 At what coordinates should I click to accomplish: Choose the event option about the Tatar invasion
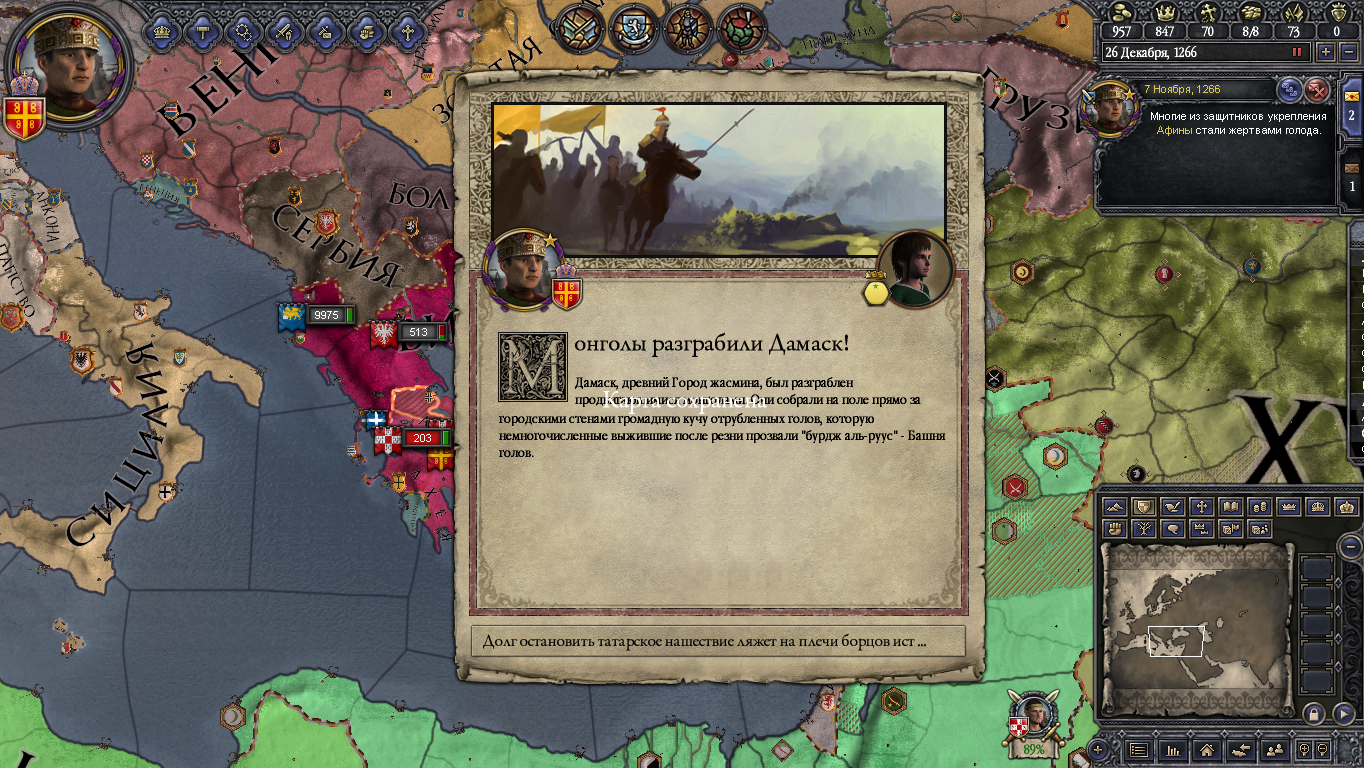[718, 641]
